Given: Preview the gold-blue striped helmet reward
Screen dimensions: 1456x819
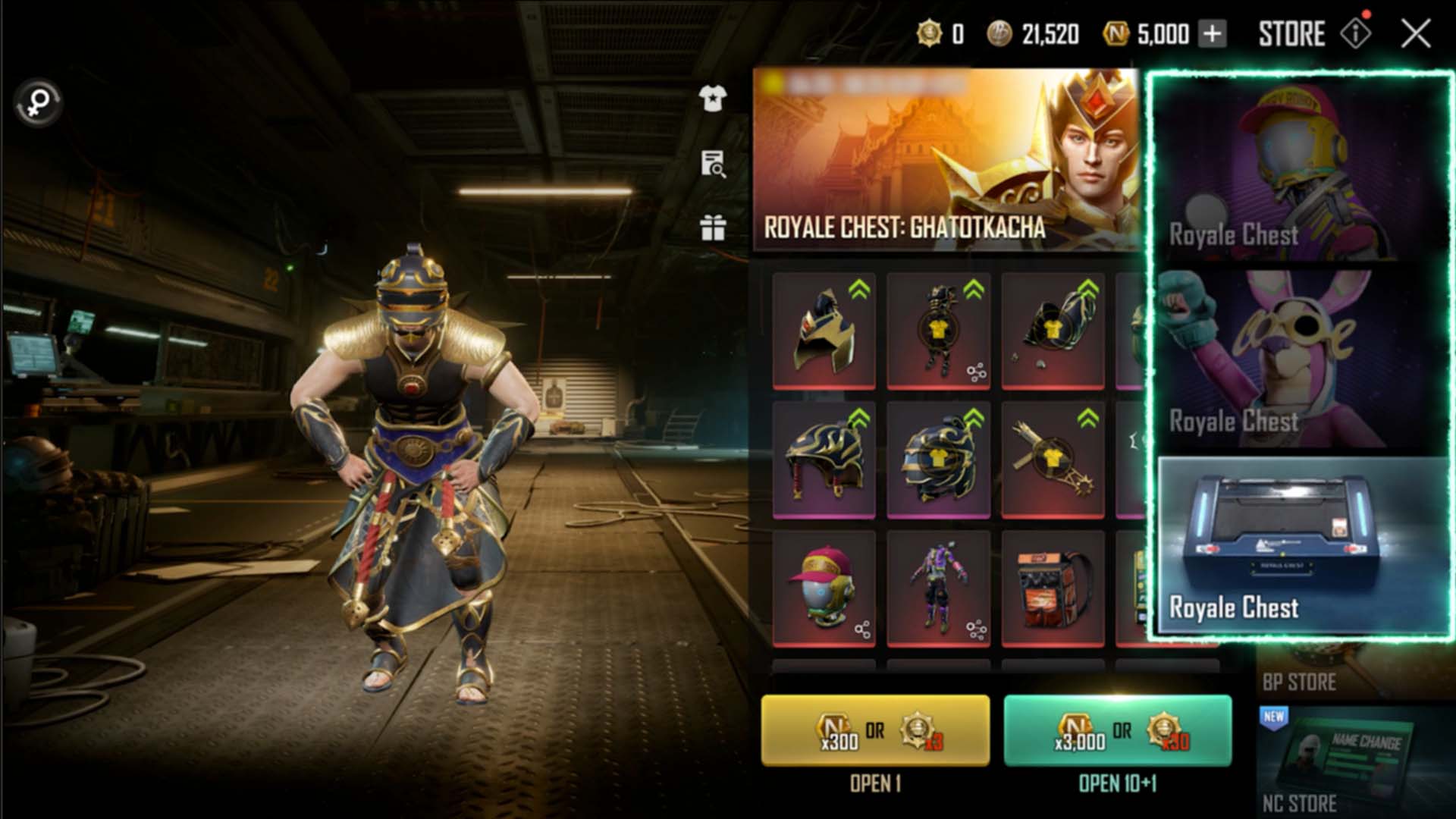Looking at the screenshot, I should pos(824,460).
